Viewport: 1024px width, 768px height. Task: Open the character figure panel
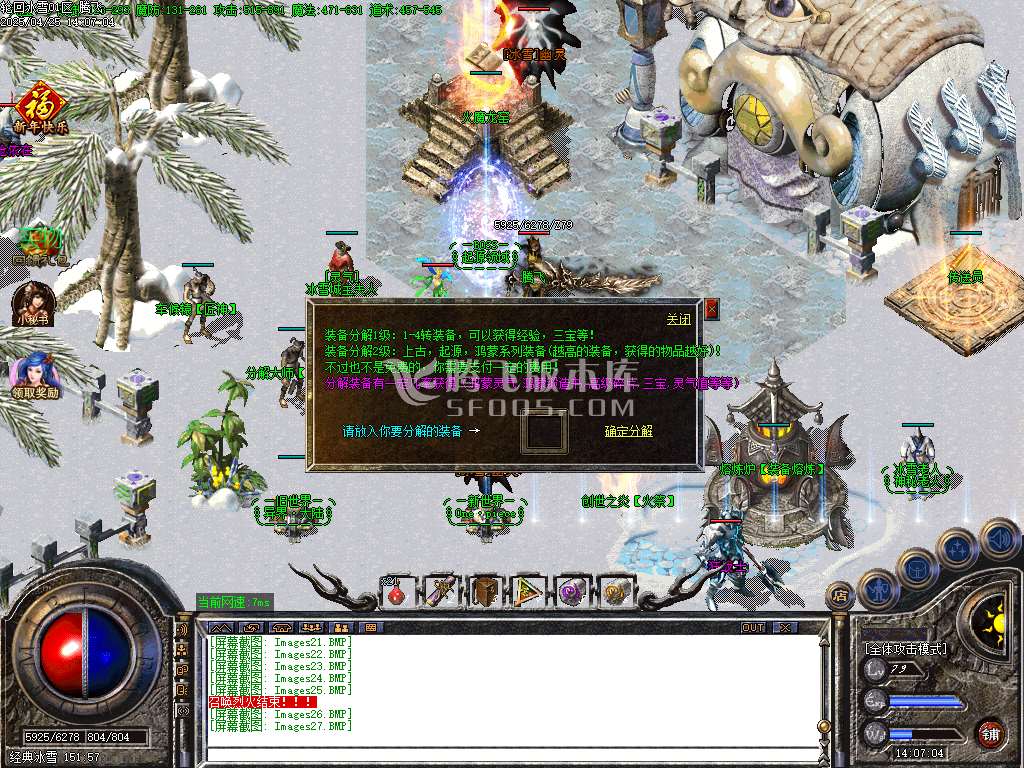(x=877, y=589)
